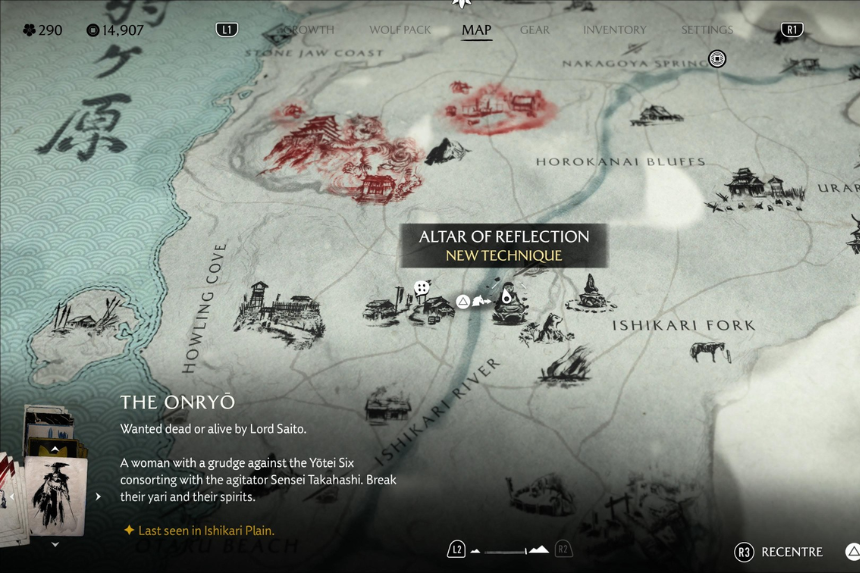This screenshot has height=573, width=860.
Task: Select the horse marker near Ishikari Fork
Action: [x=709, y=352]
